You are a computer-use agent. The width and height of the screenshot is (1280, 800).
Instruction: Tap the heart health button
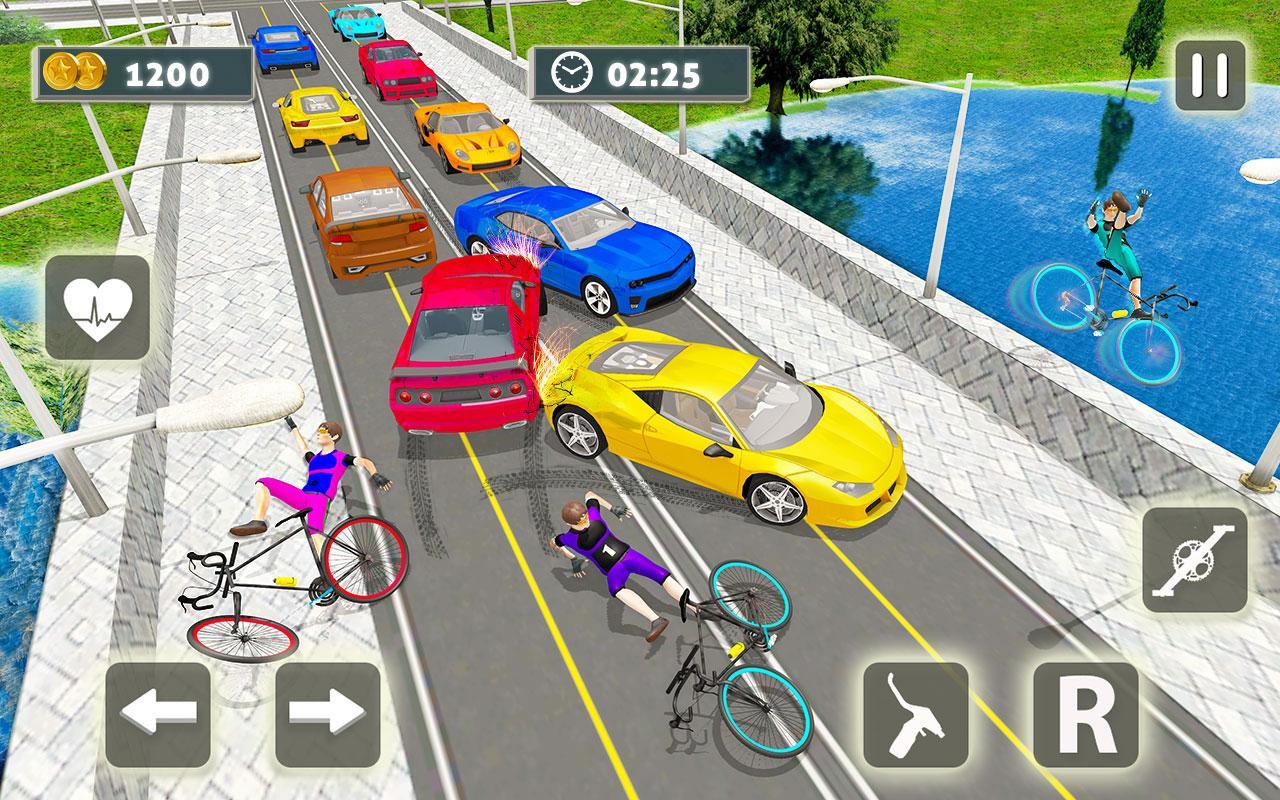click(x=97, y=307)
